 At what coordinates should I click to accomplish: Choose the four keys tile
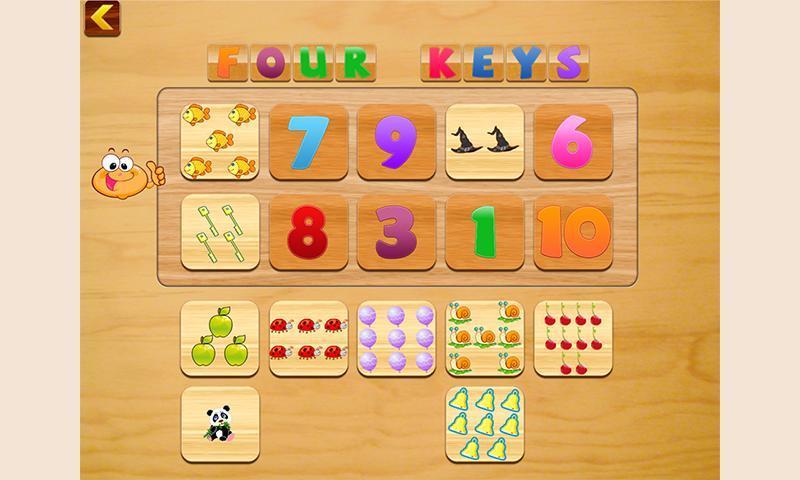pyautogui.click(x=220, y=232)
